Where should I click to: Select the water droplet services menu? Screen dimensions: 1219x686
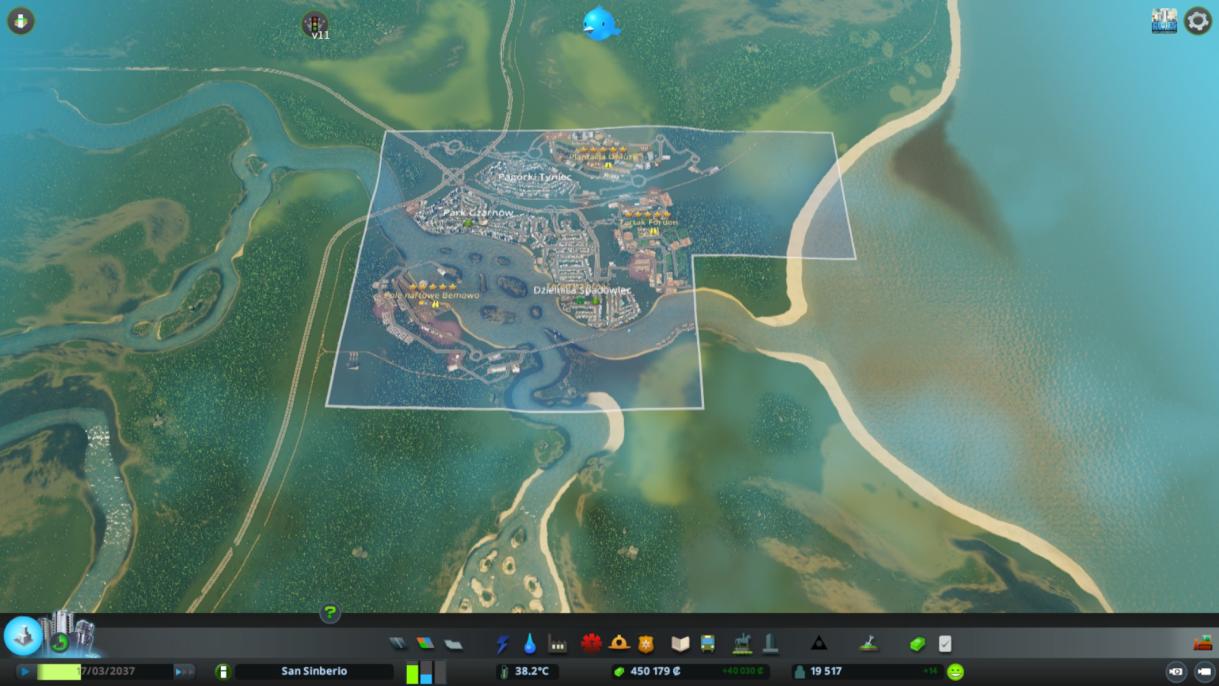pyautogui.click(x=529, y=643)
